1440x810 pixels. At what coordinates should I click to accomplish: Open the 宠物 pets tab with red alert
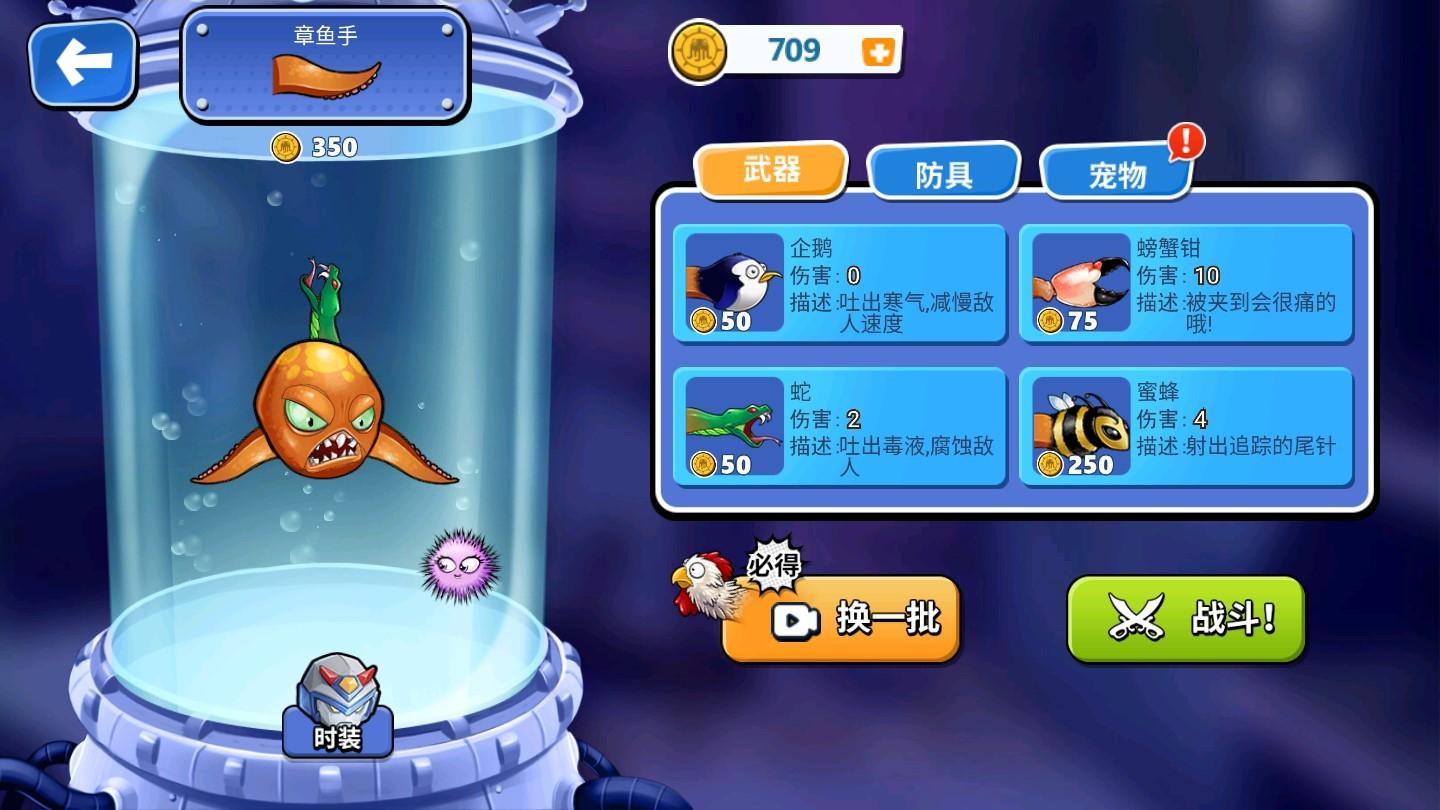point(1116,173)
